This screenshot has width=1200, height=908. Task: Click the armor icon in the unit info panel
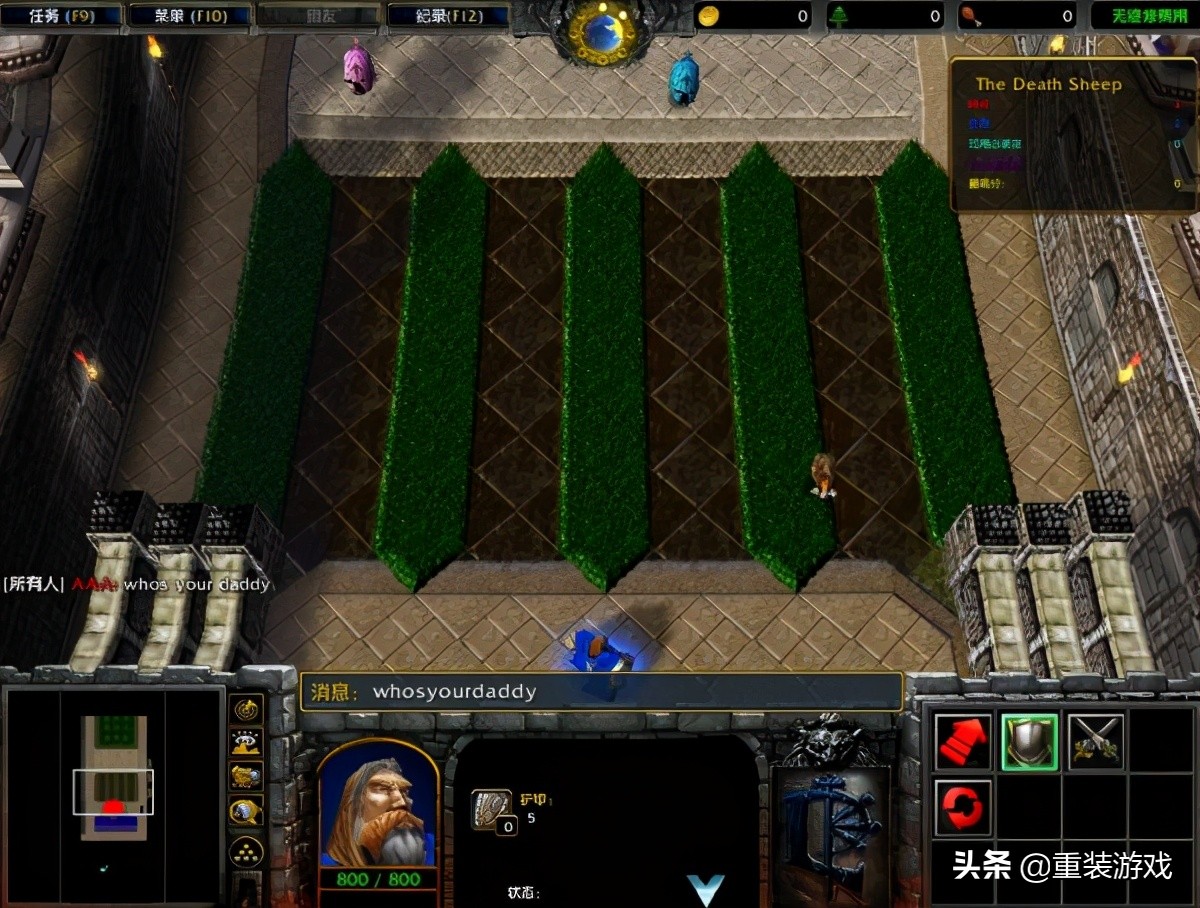(x=492, y=809)
